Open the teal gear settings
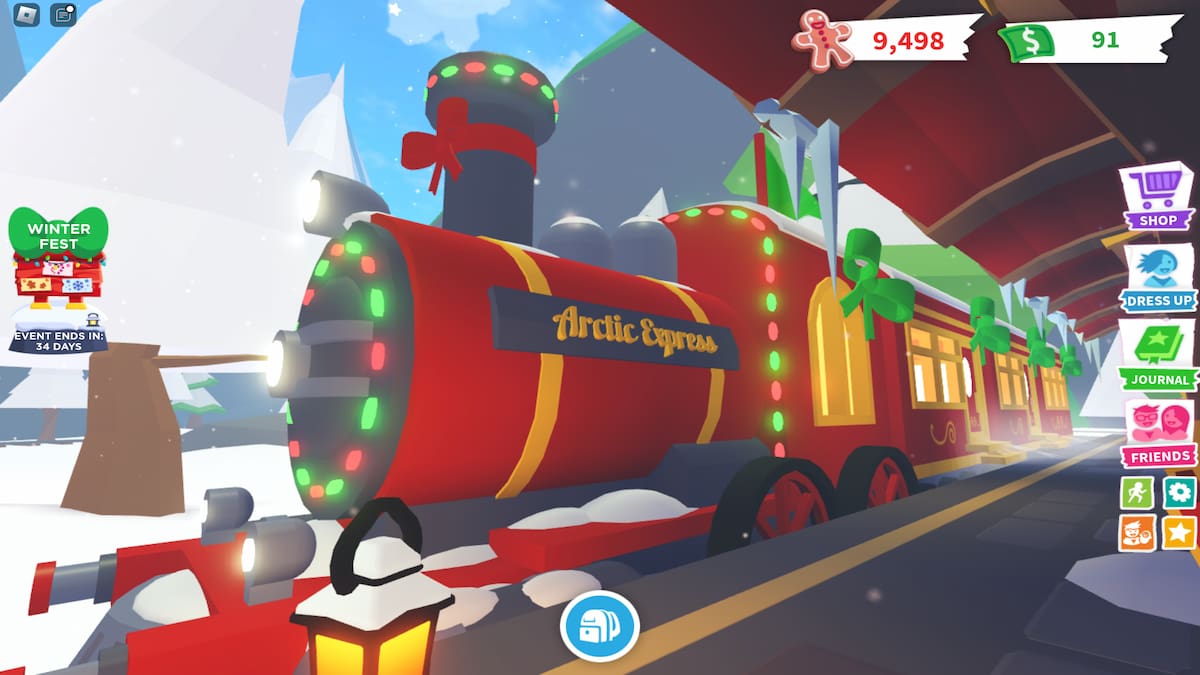 coord(1180,492)
